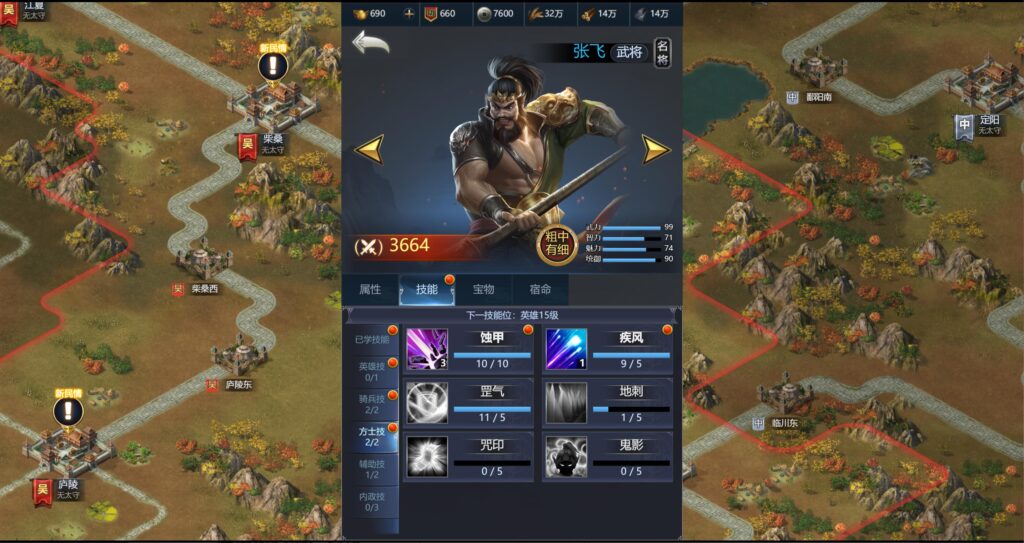The height and width of the screenshot is (543, 1024).
Task: Choose the 已学技能 category
Action: [x=372, y=339]
